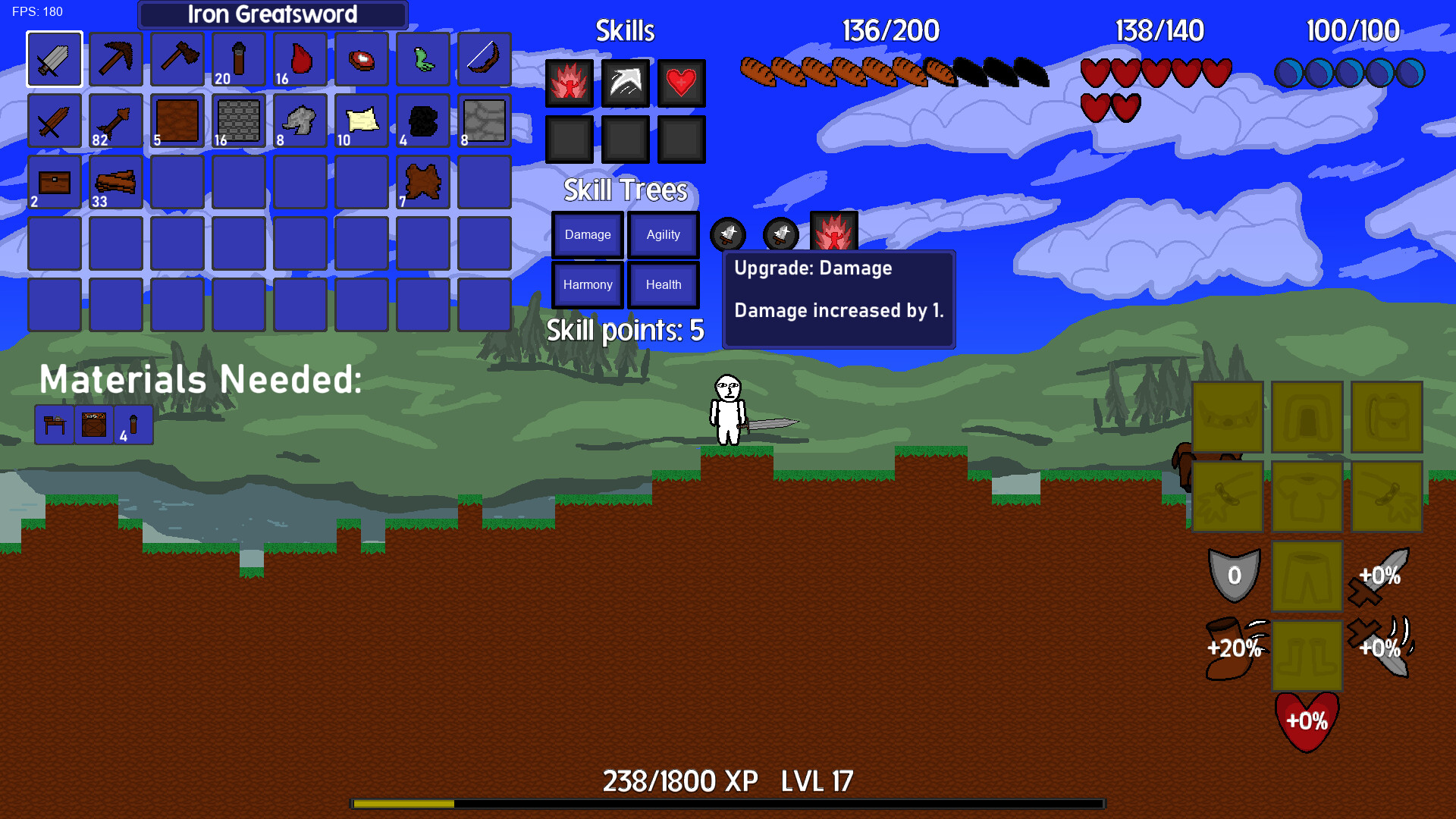Select the flame Damage skill icon
This screenshot has height=819, width=1456.
(x=569, y=83)
